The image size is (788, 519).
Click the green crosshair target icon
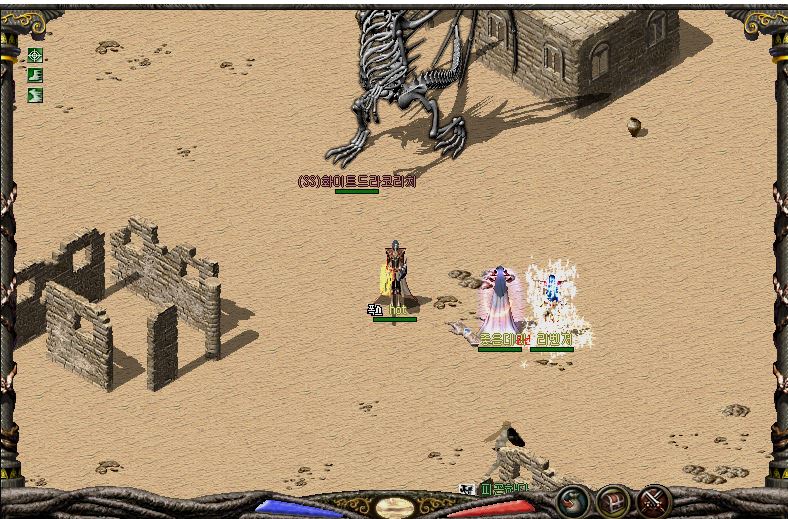click(x=35, y=55)
